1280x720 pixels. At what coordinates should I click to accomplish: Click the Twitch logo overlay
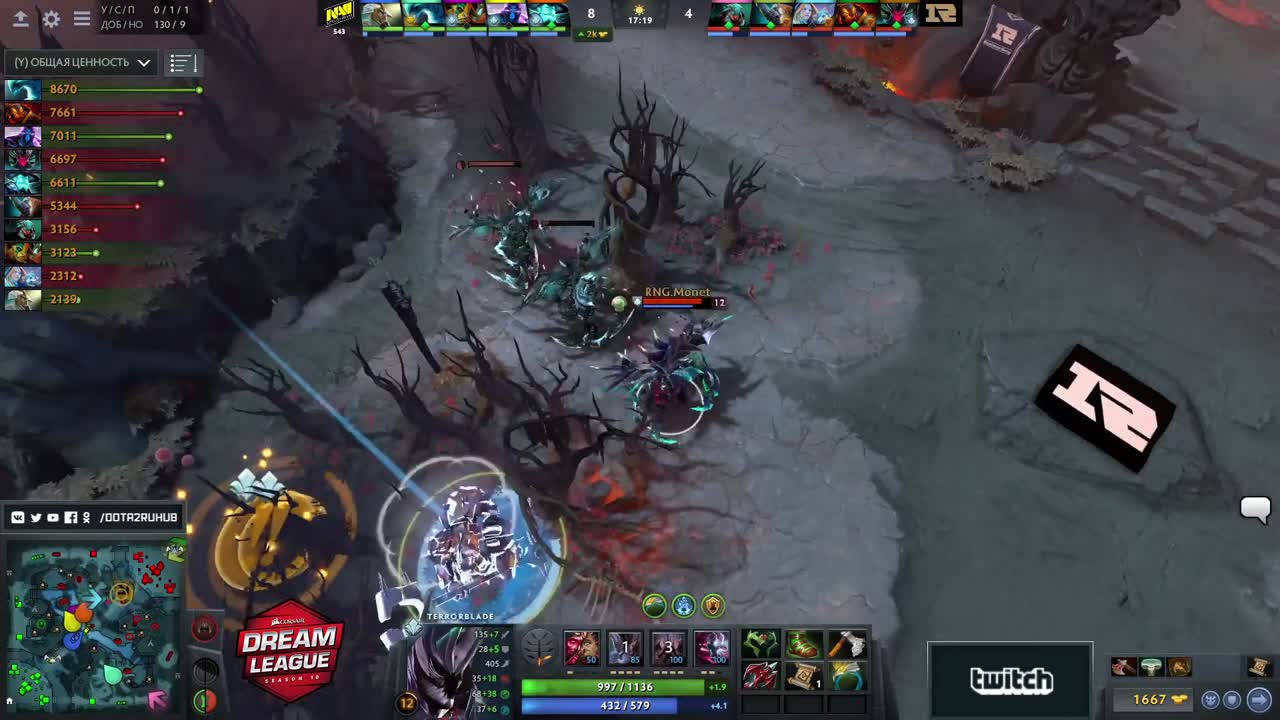(1009, 680)
